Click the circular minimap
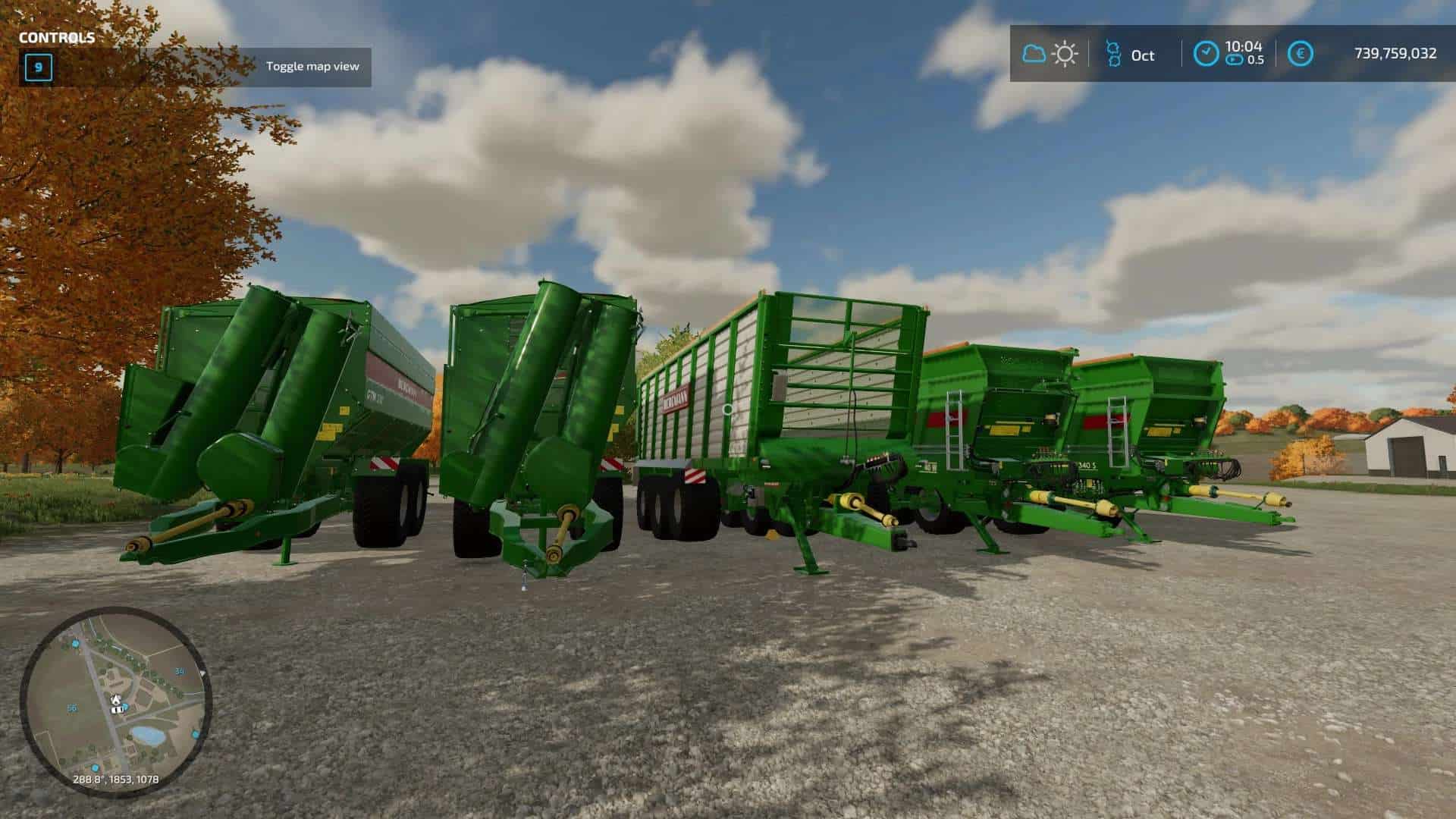 [x=115, y=701]
